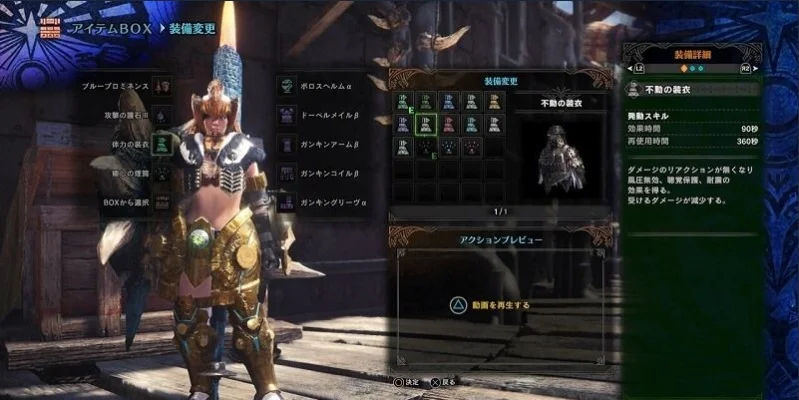
Task: Choose the 体力の装衣 mantle slot
Action: tap(160, 144)
